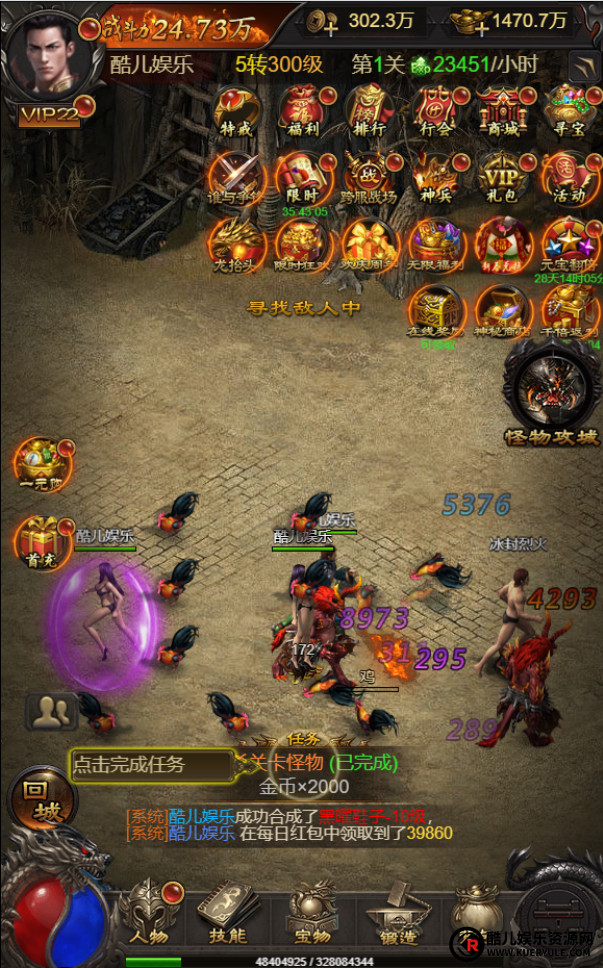Enter the 跨服战场 cross-server battlefield

coord(369,178)
